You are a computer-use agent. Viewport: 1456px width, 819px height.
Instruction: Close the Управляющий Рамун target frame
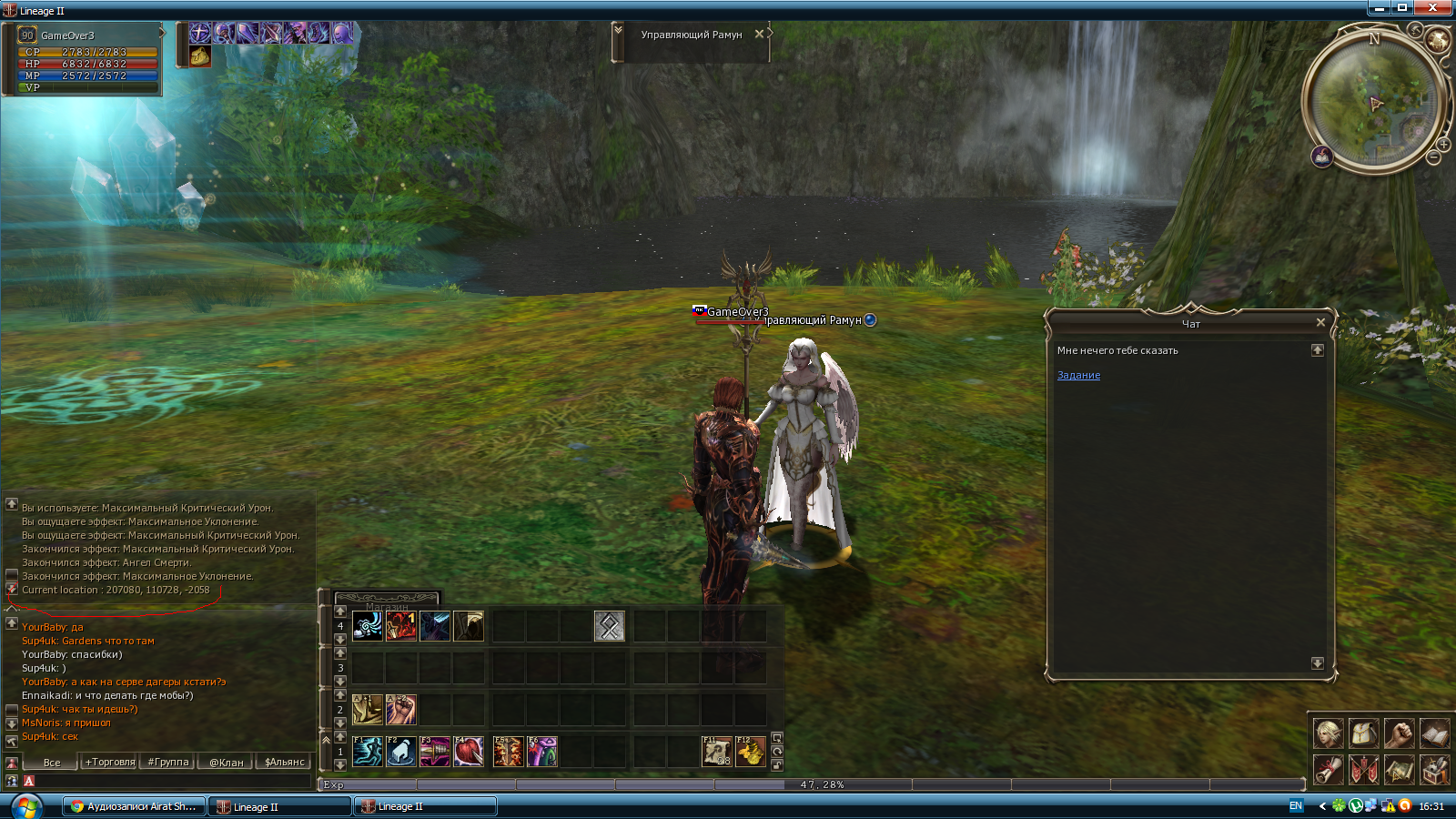(x=759, y=34)
